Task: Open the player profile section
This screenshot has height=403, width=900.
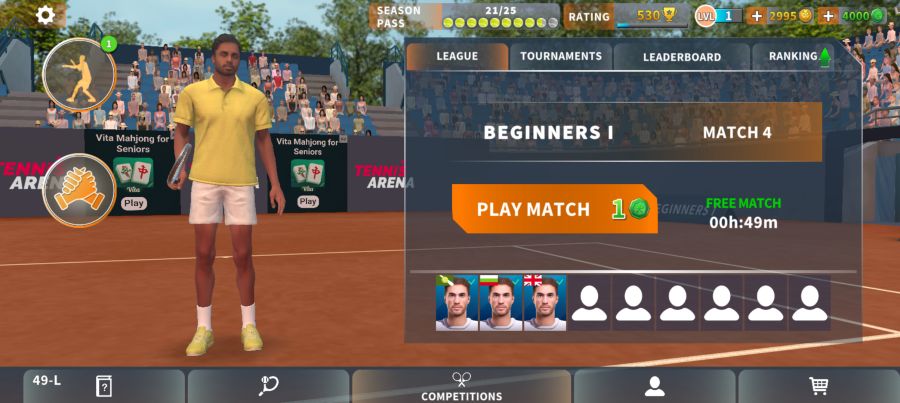Action: click(x=654, y=386)
